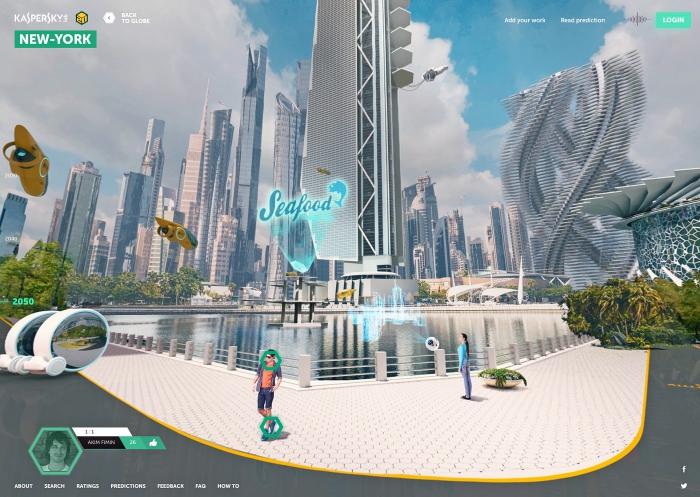The width and height of the screenshot is (700, 497).
Task: Like Akim Fimin's work with thumbs-up
Action: (x=154, y=441)
